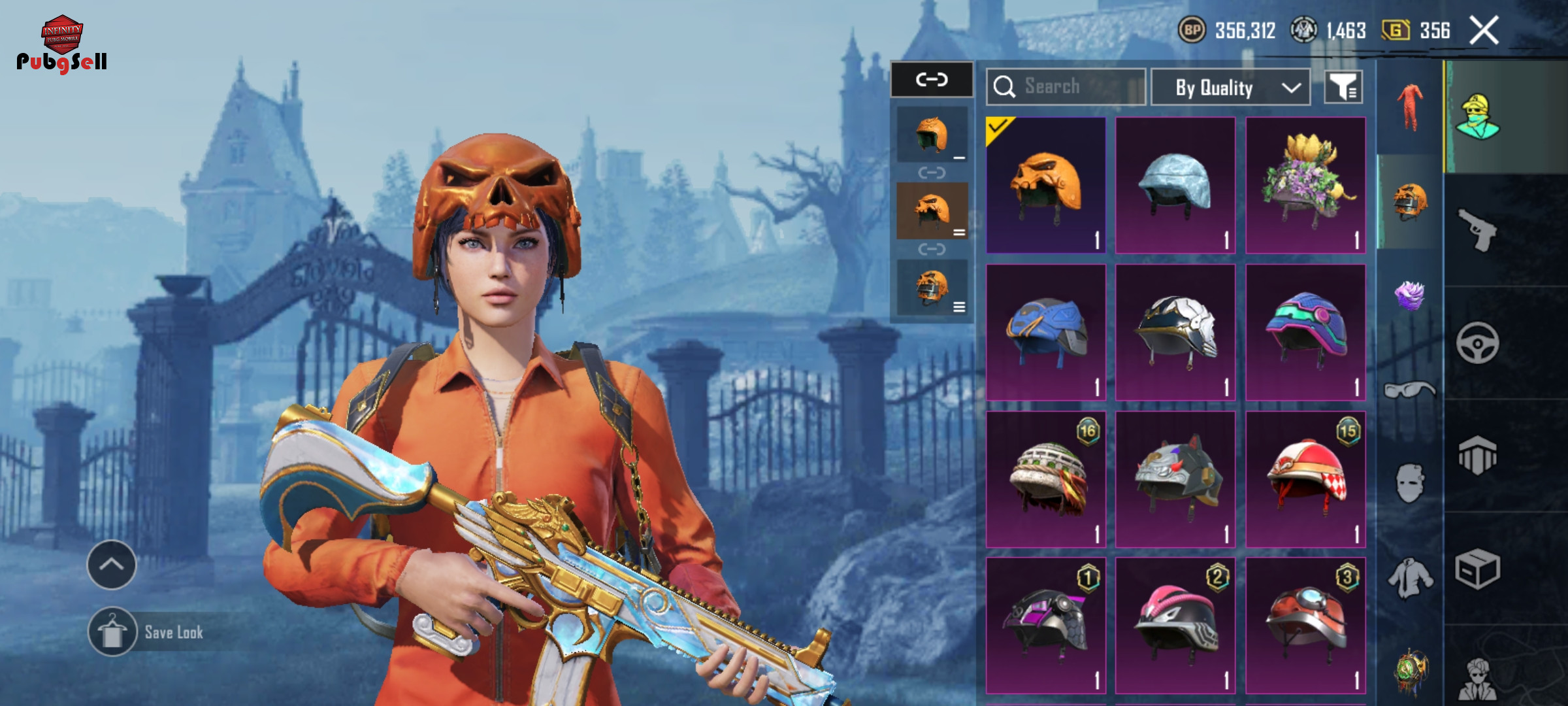Open the steering wheel vehicles tab
This screenshot has width=1568, height=706.
click(1478, 343)
